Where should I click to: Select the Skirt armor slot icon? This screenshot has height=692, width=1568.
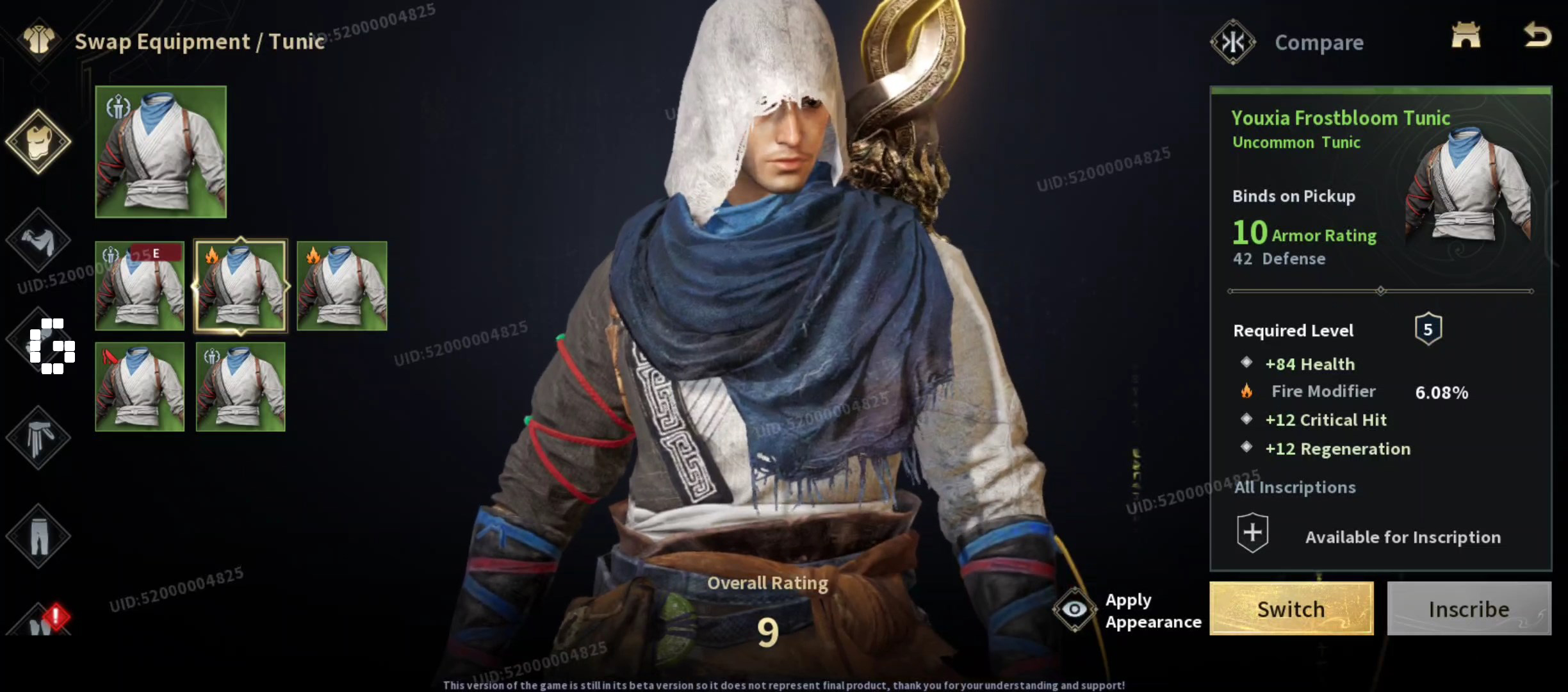click(x=38, y=439)
